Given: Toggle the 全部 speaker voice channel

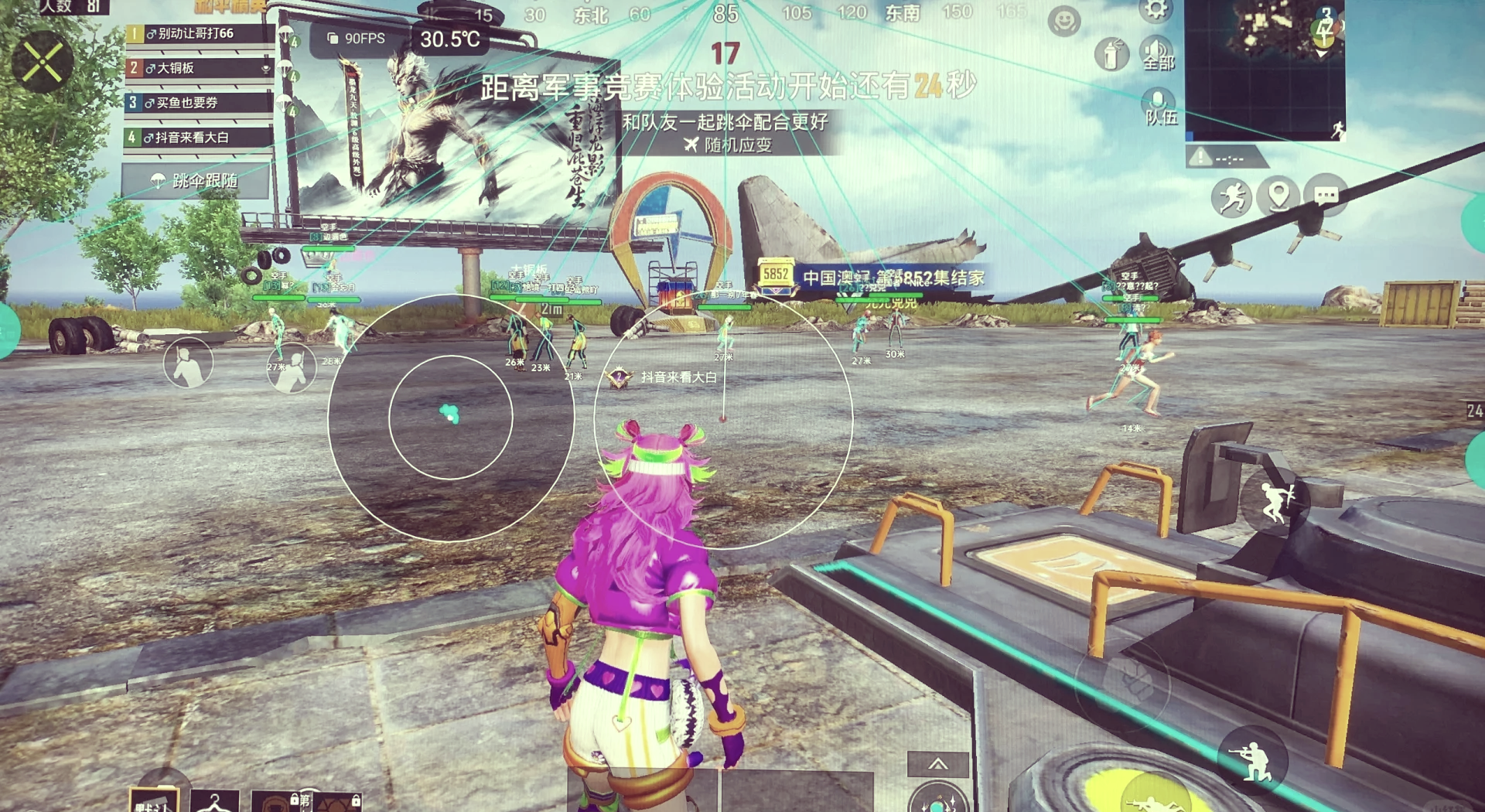Looking at the screenshot, I should coord(1158,54).
